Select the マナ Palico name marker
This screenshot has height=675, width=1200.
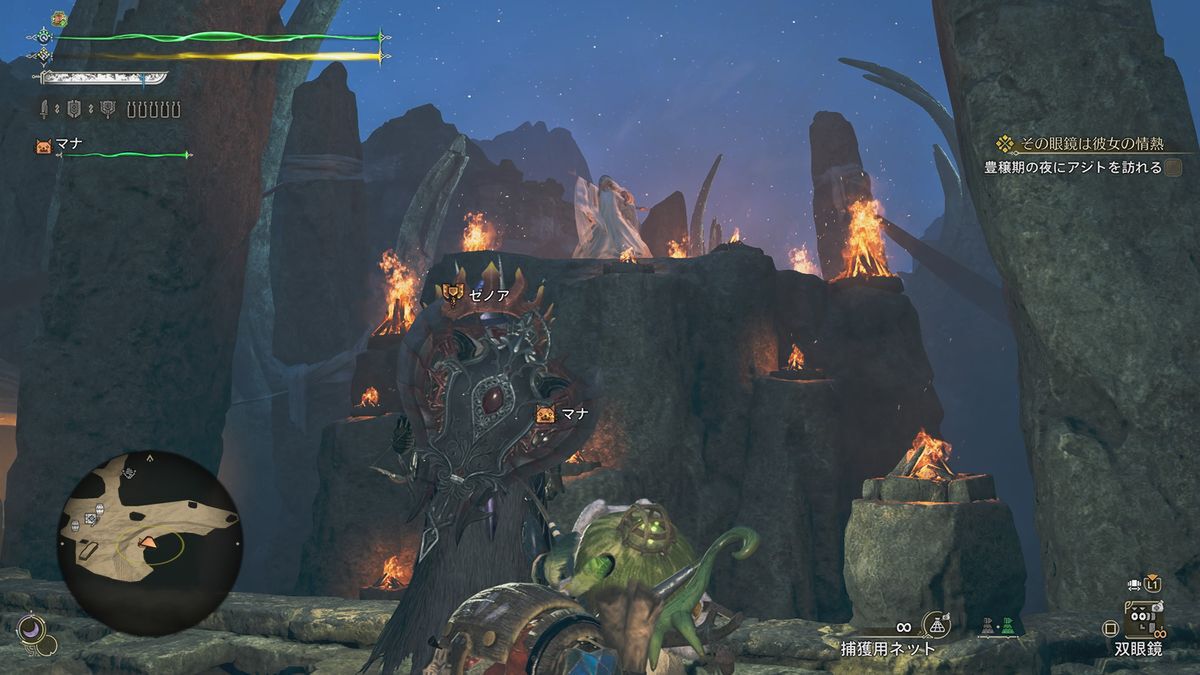[x=563, y=413]
